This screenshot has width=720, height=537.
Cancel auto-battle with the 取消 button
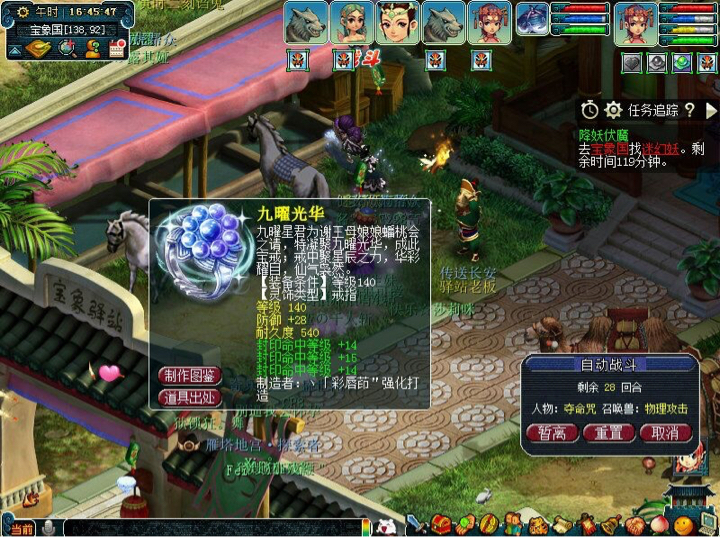(665, 433)
